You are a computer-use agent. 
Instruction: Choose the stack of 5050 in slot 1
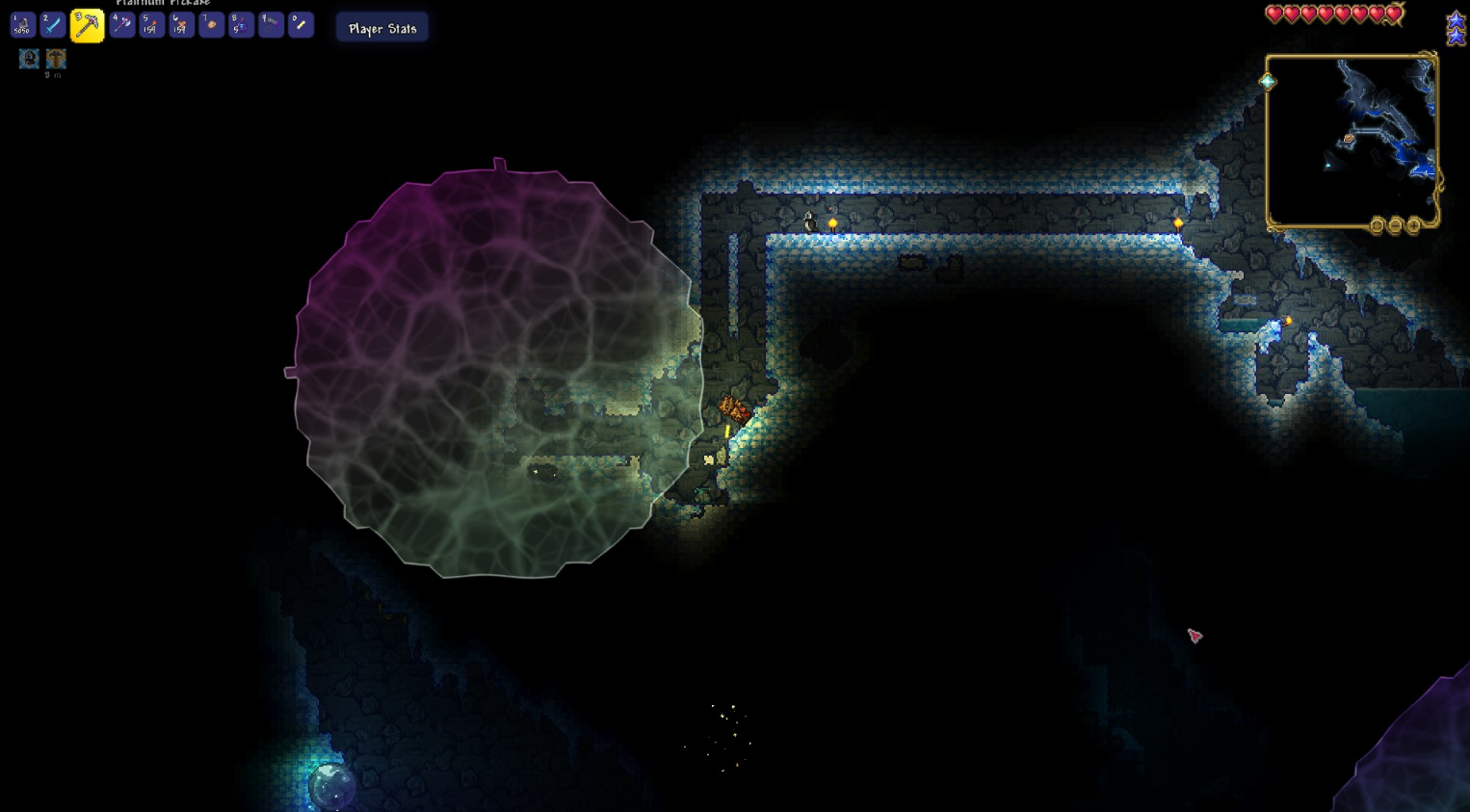pos(22,26)
